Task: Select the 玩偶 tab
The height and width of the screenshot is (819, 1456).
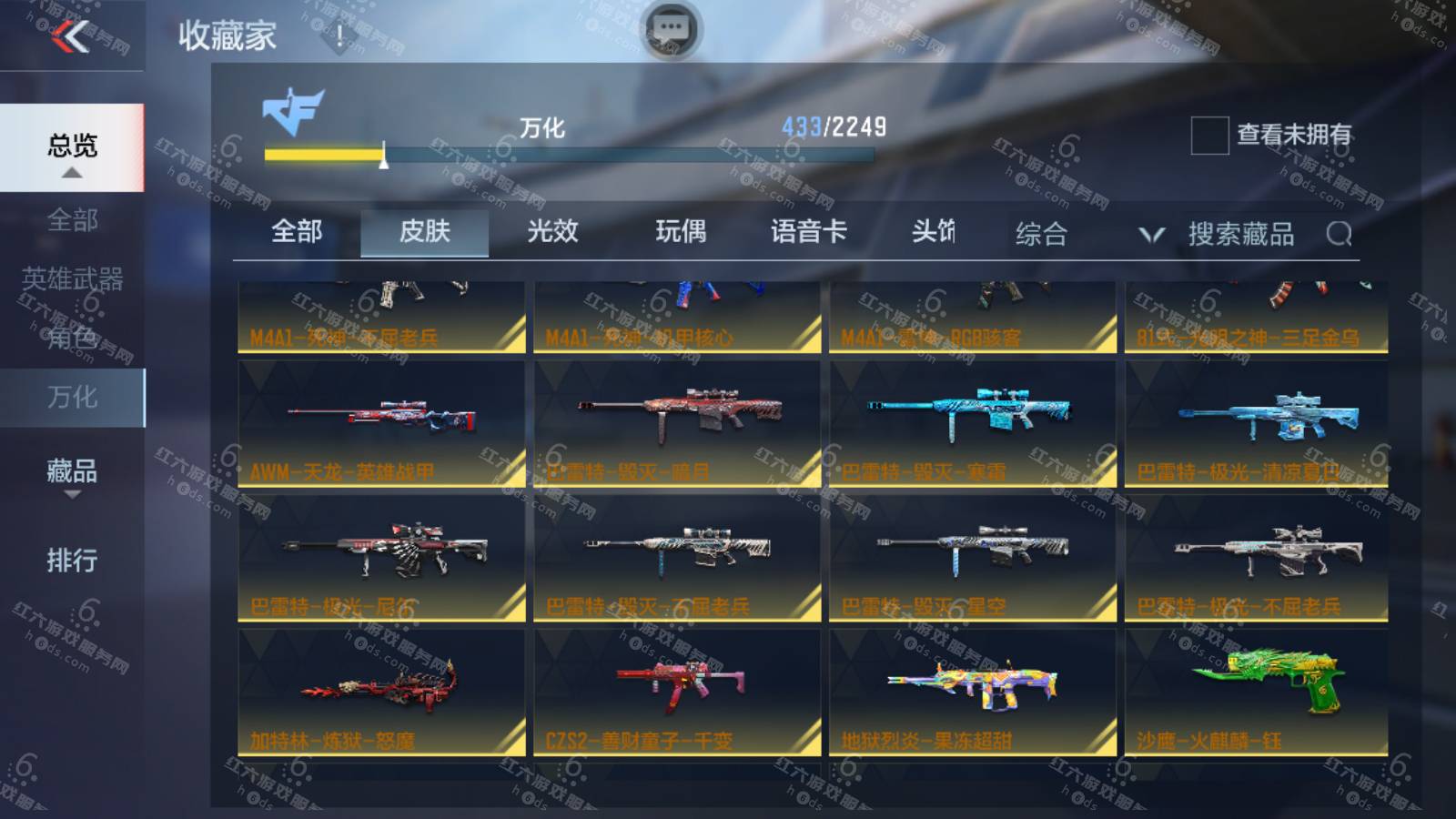Action: pyautogui.click(x=680, y=232)
